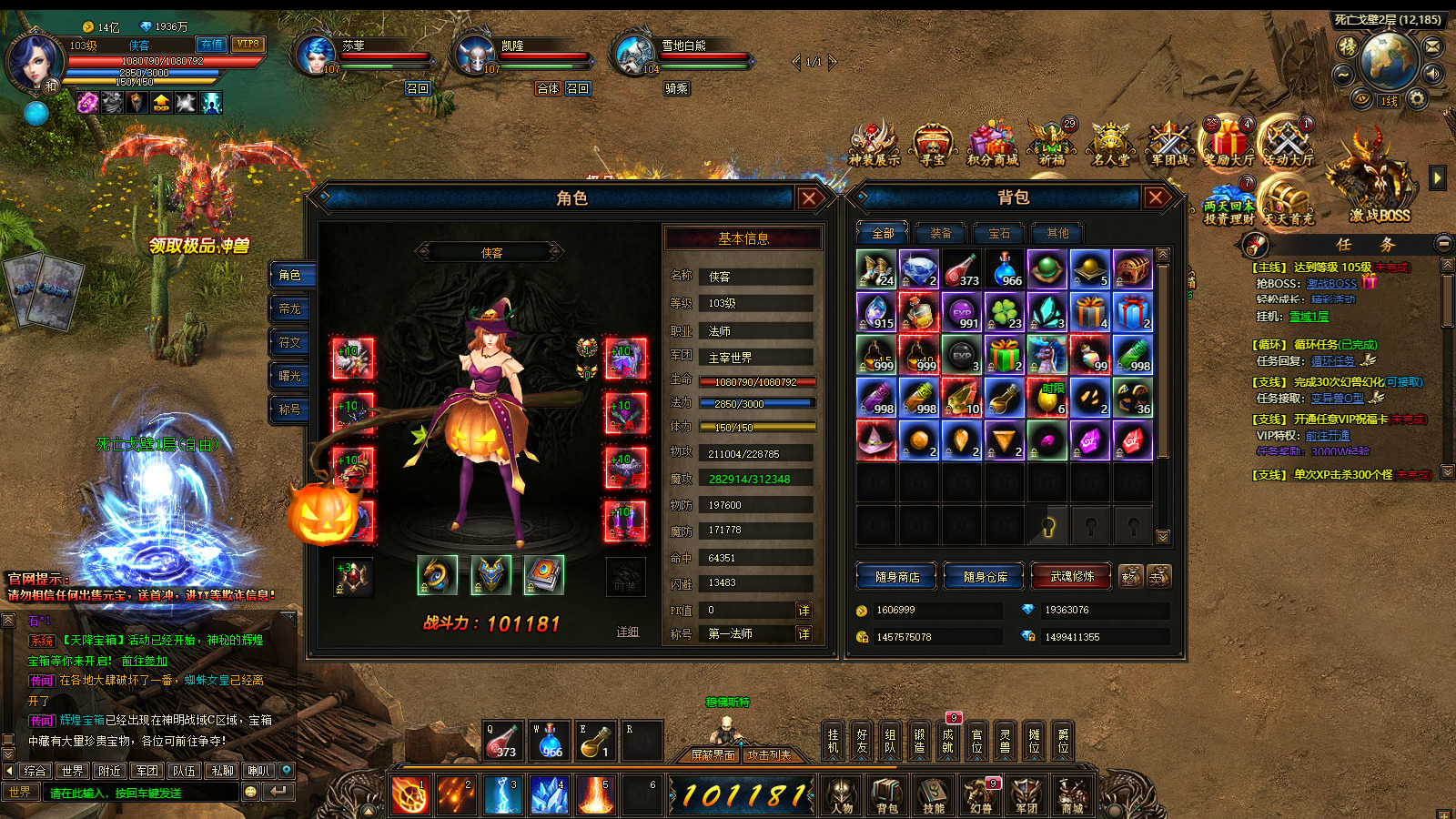Switch to the 宝石 bag tab
The width and height of the screenshot is (1456, 819).
999,233
